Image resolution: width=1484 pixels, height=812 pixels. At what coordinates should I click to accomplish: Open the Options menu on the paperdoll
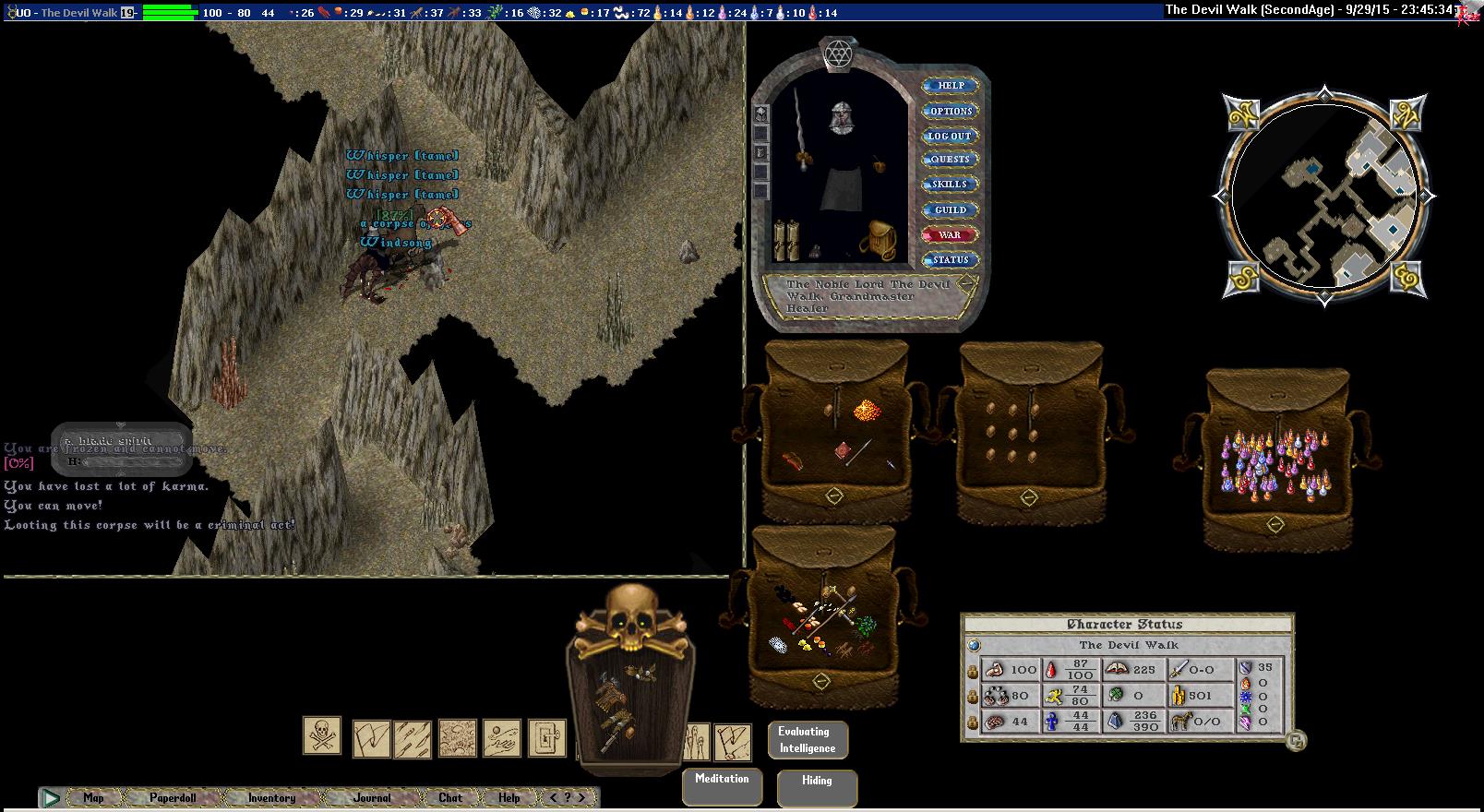pyautogui.click(x=951, y=111)
